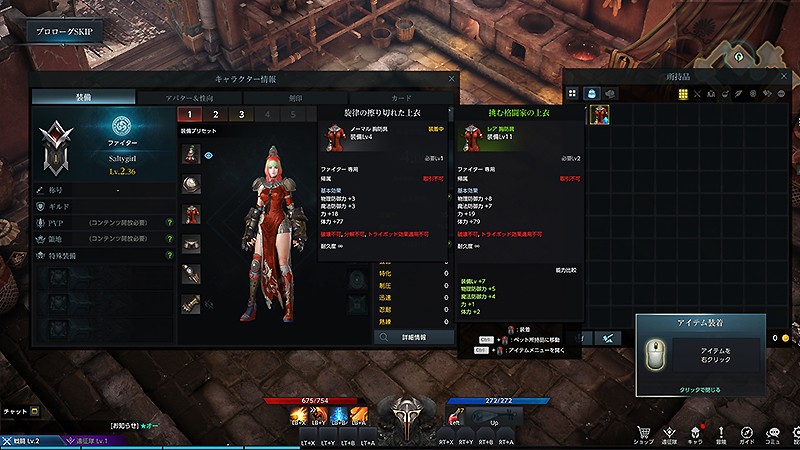
Task: Open the 冒険 adventure menu
Action: pos(720,430)
